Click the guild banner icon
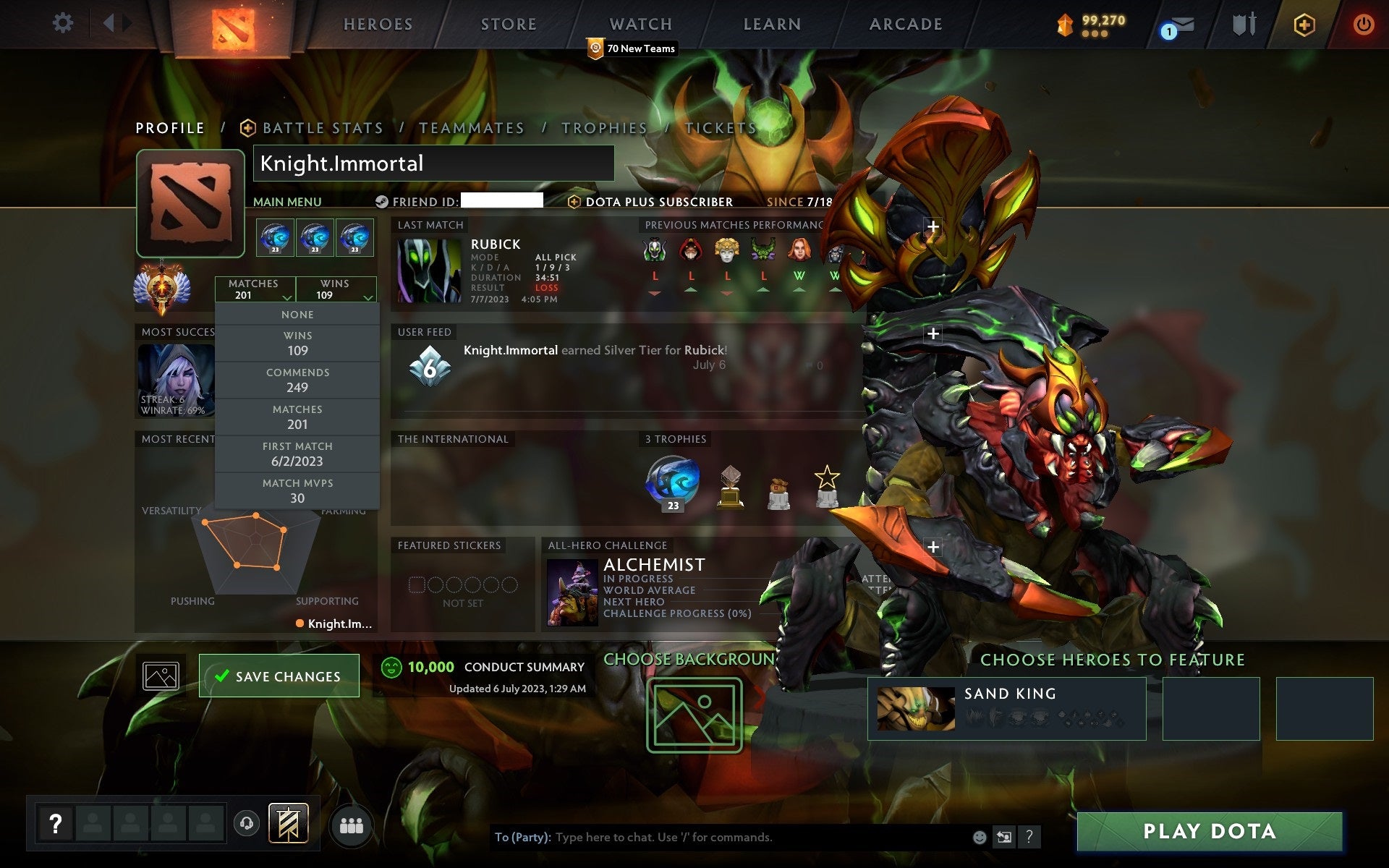This screenshot has width=1389, height=868. coord(290,822)
